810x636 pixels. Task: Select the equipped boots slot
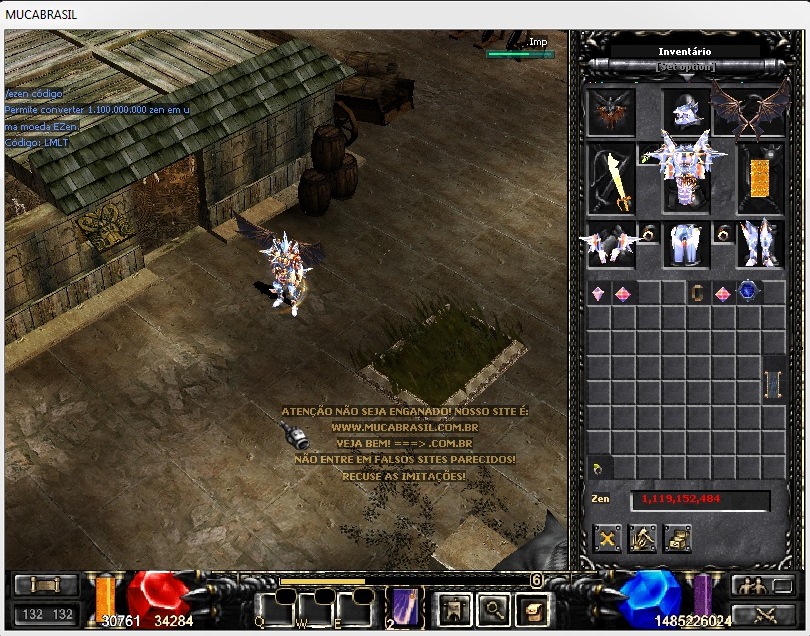click(x=760, y=244)
